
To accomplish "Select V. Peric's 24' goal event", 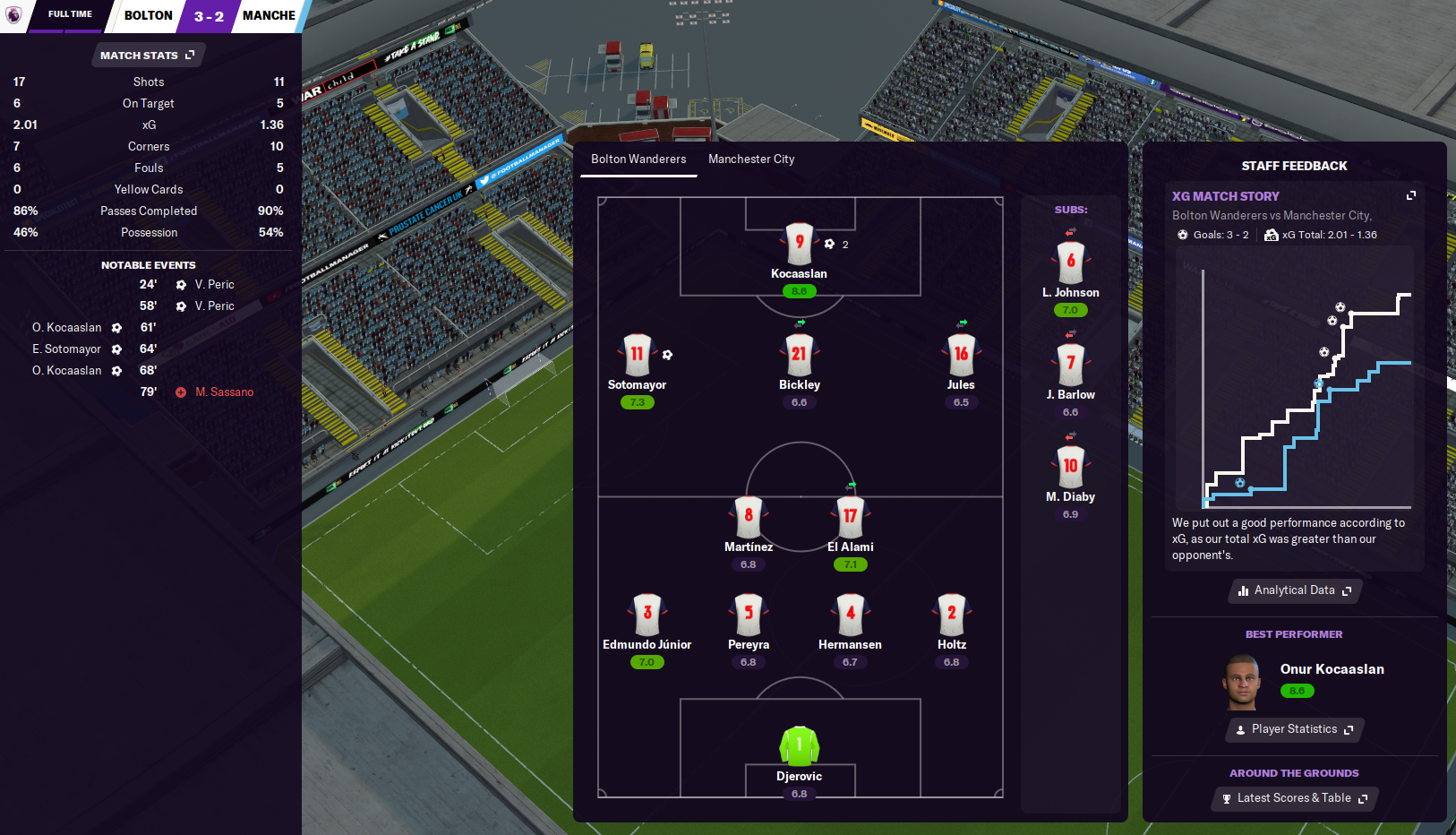I will (x=214, y=285).
